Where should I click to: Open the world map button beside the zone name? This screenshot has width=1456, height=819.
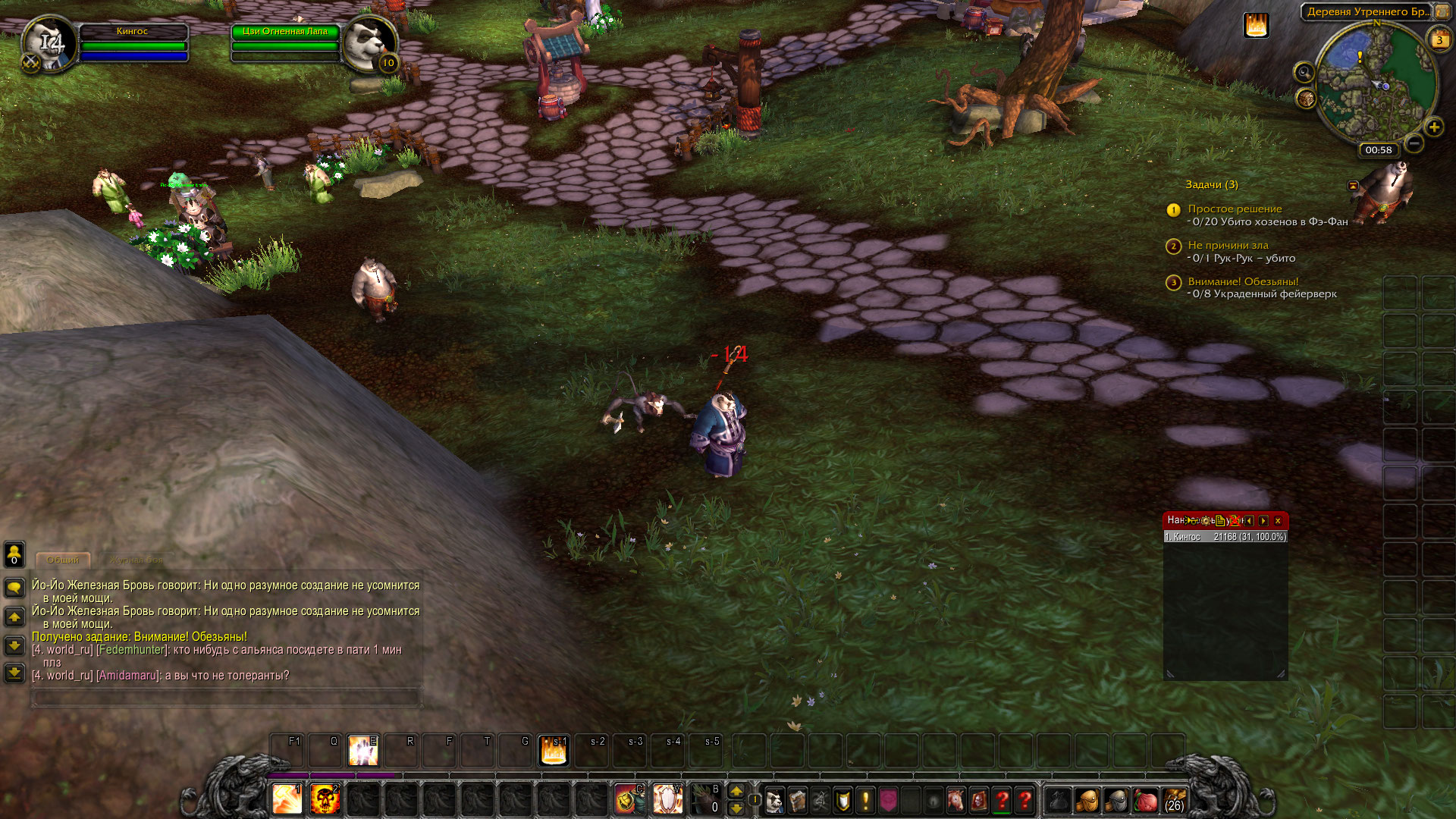(1442, 12)
